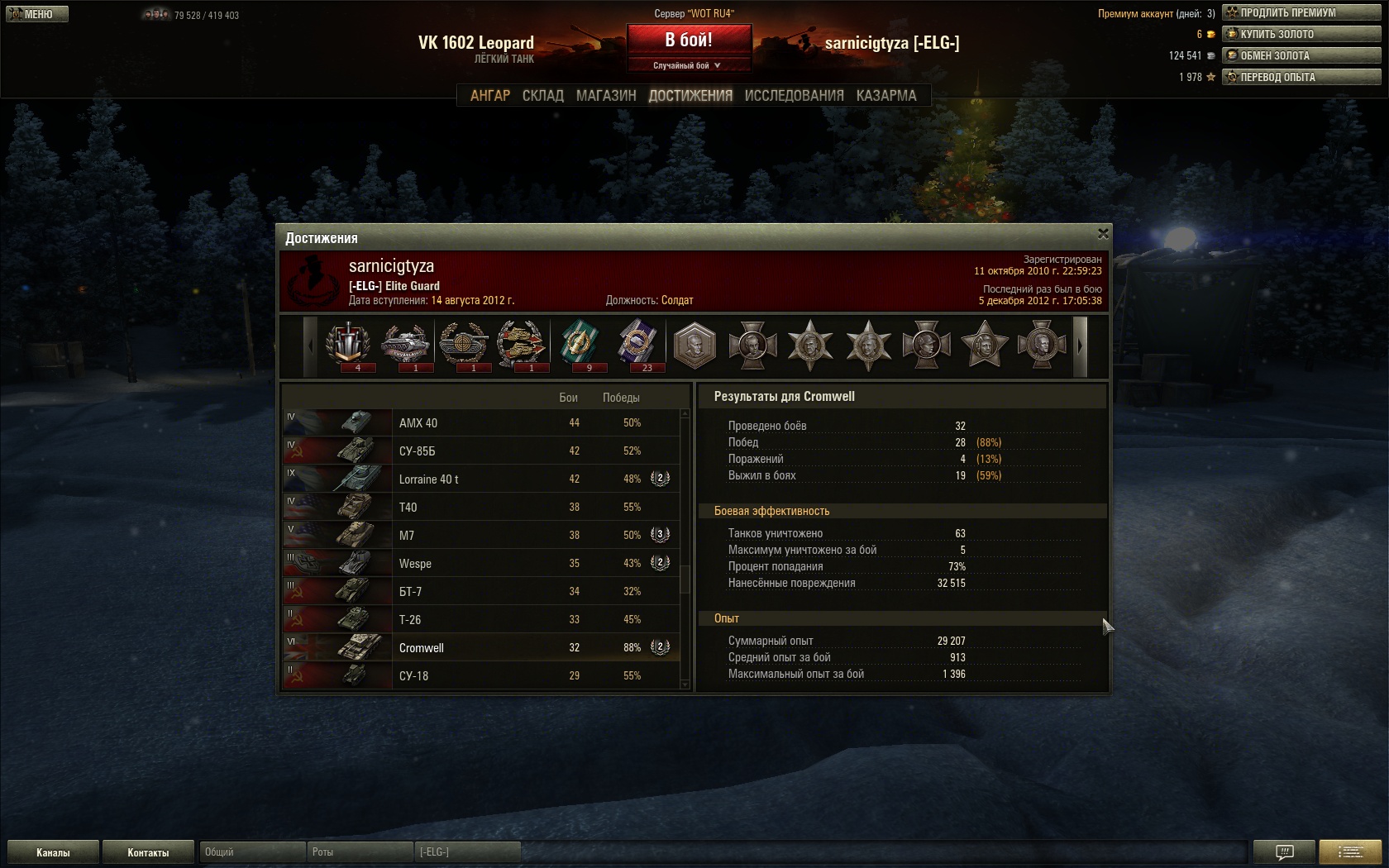The width and height of the screenshot is (1389, 868).
Task: Click ПРОДЛИТЬ ПРЕМИУМ button
Action: (x=1301, y=12)
